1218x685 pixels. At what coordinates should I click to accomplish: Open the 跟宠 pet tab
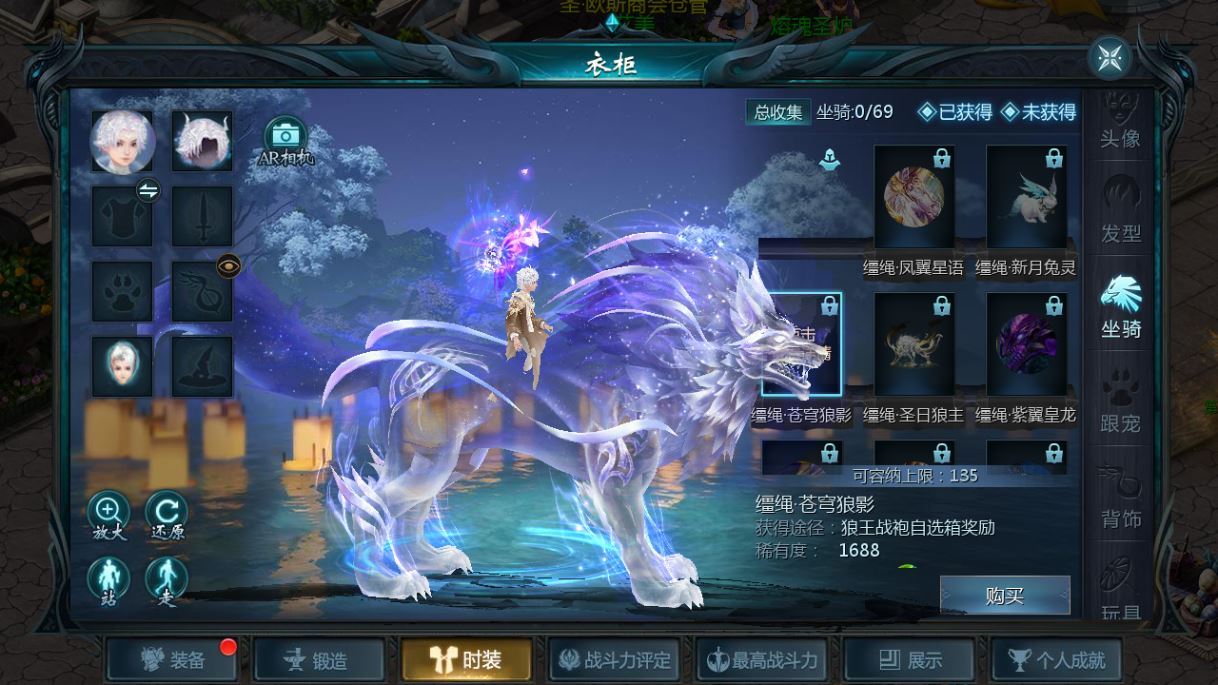1120,404
